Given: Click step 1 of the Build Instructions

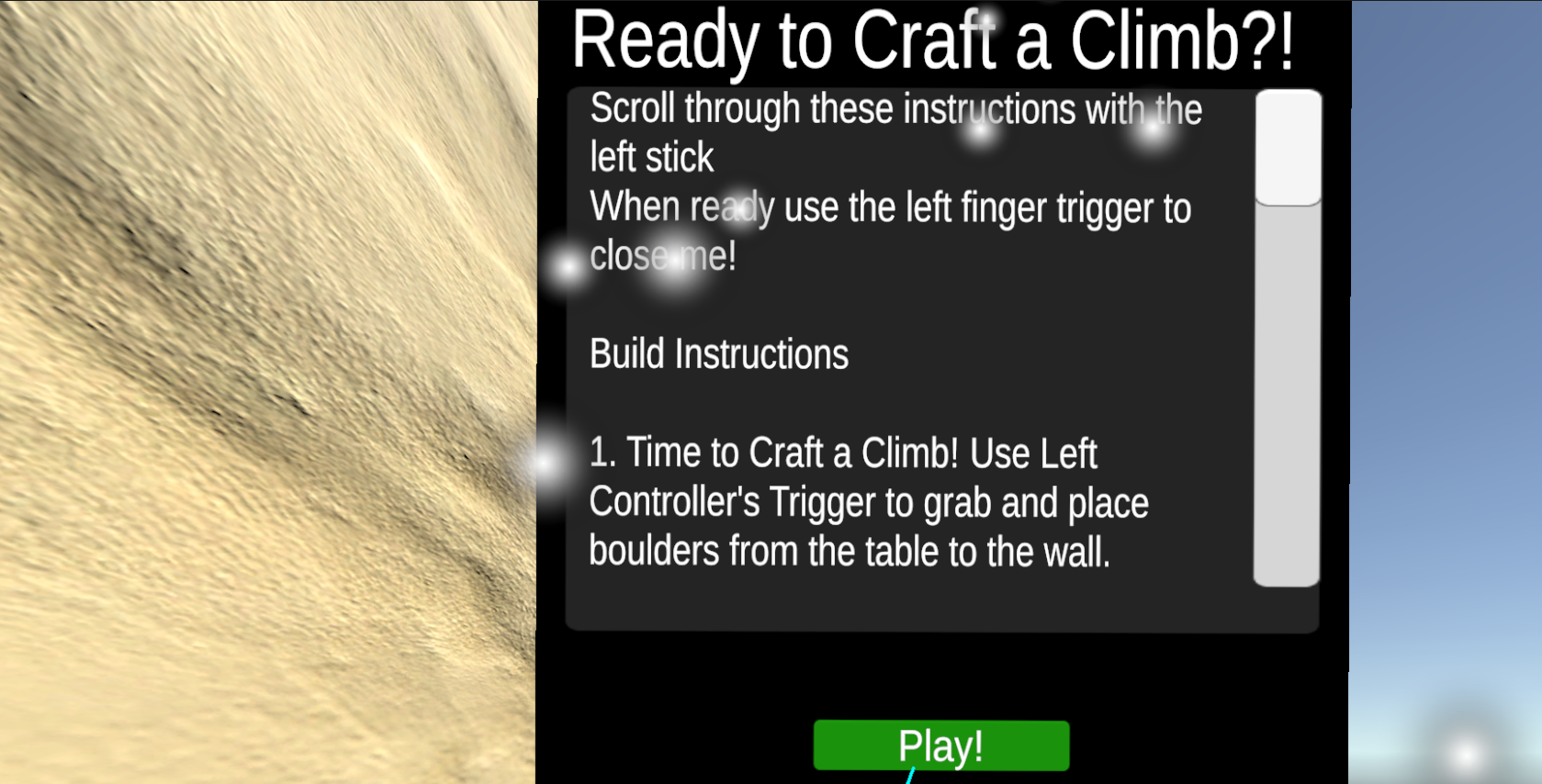Looking at the screenshot, I should [x=843, y=453].
